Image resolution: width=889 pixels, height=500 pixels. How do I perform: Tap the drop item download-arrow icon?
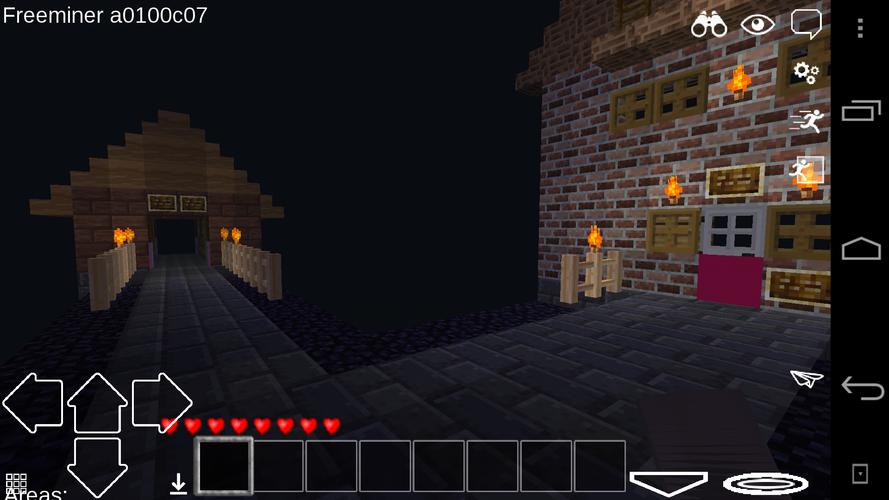point(178,484)
